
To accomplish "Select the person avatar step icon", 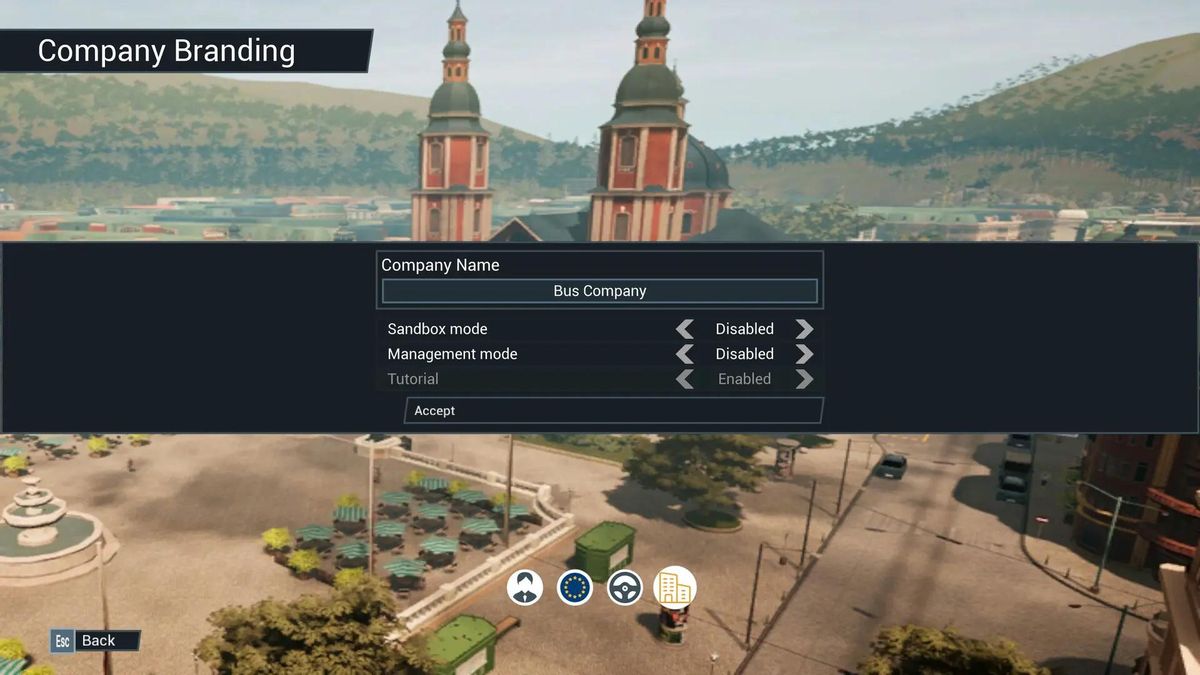I will tap(525, 588).
